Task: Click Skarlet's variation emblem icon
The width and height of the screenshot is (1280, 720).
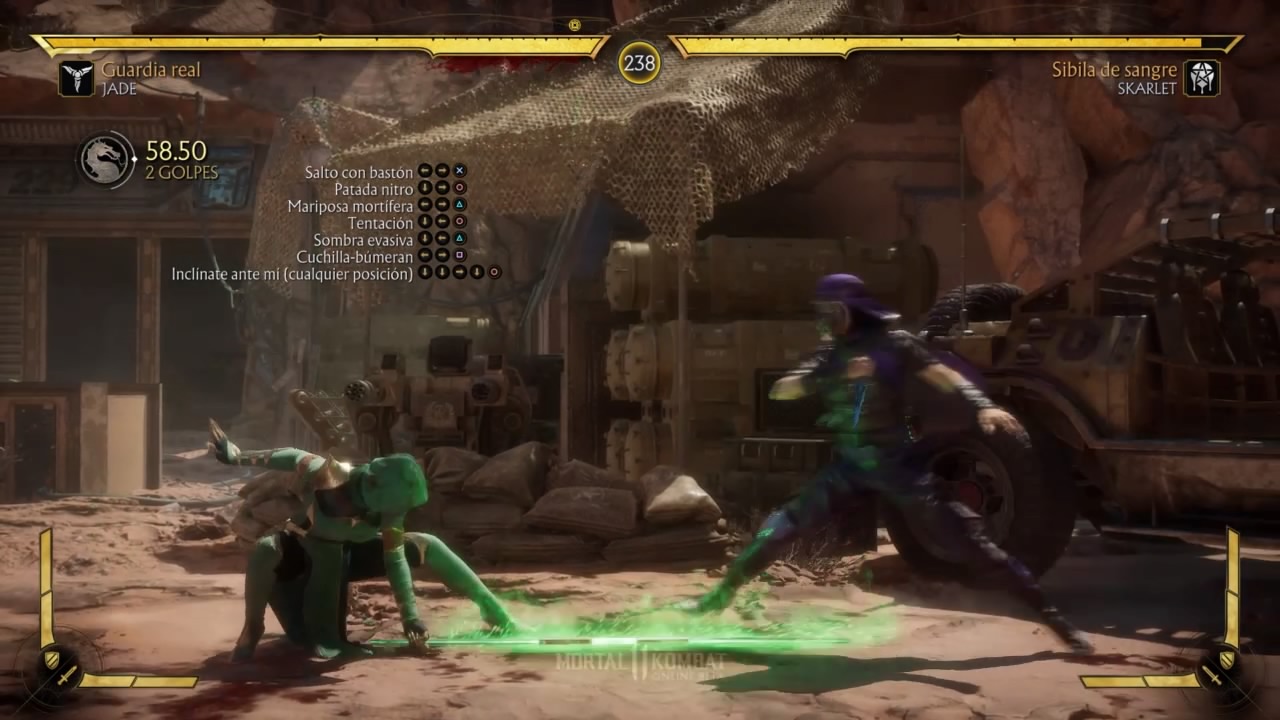Action: tap(1201, 78)
